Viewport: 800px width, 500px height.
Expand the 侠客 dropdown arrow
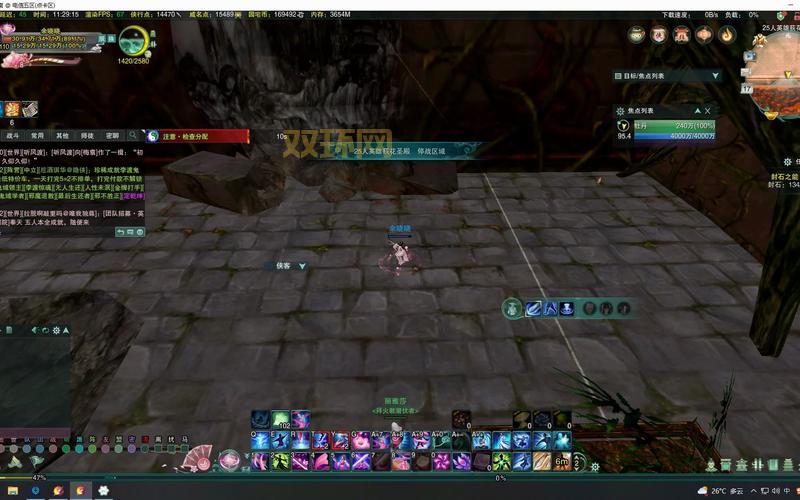302,266
